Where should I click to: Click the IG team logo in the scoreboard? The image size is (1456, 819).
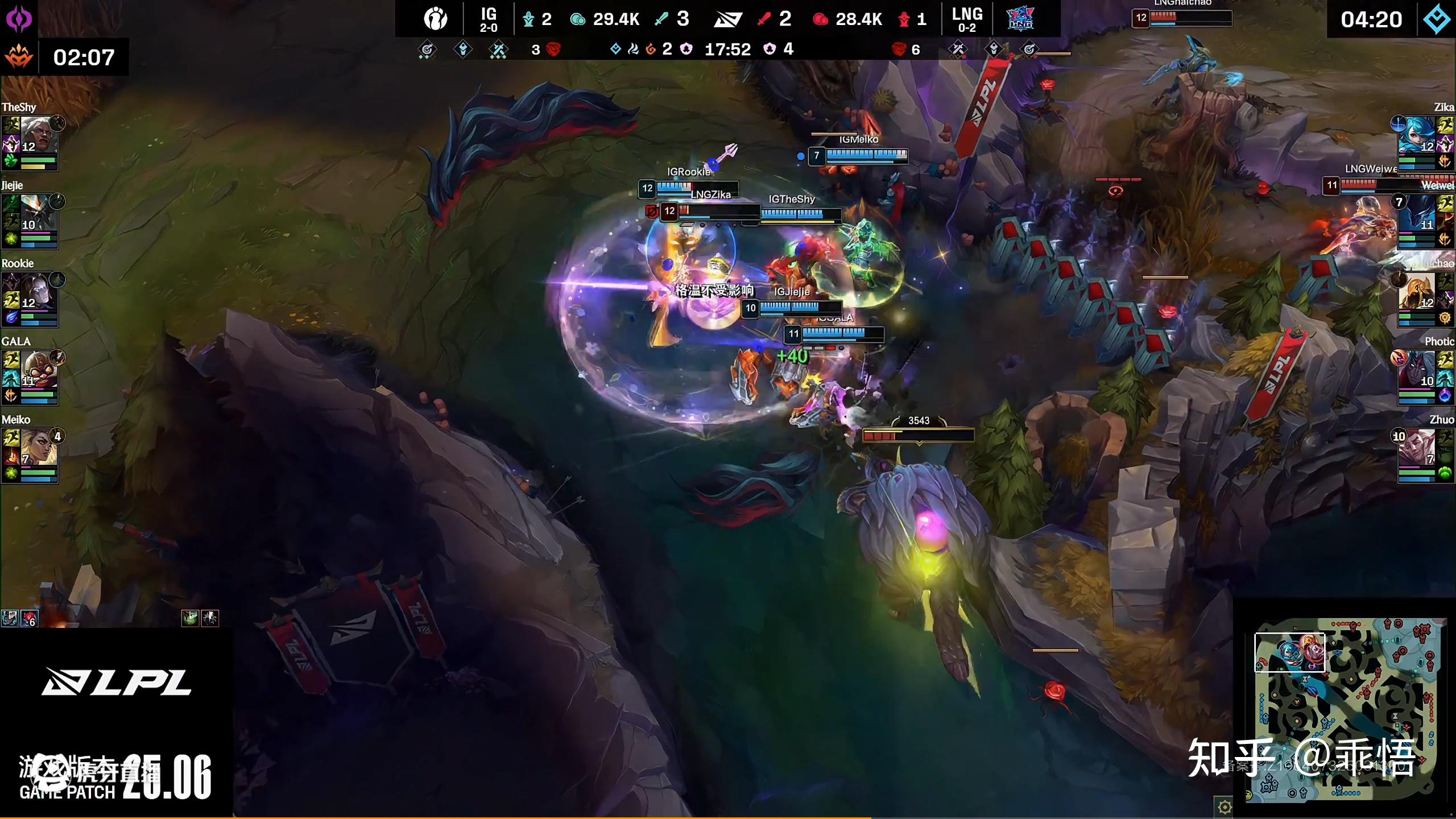(435, 19)
